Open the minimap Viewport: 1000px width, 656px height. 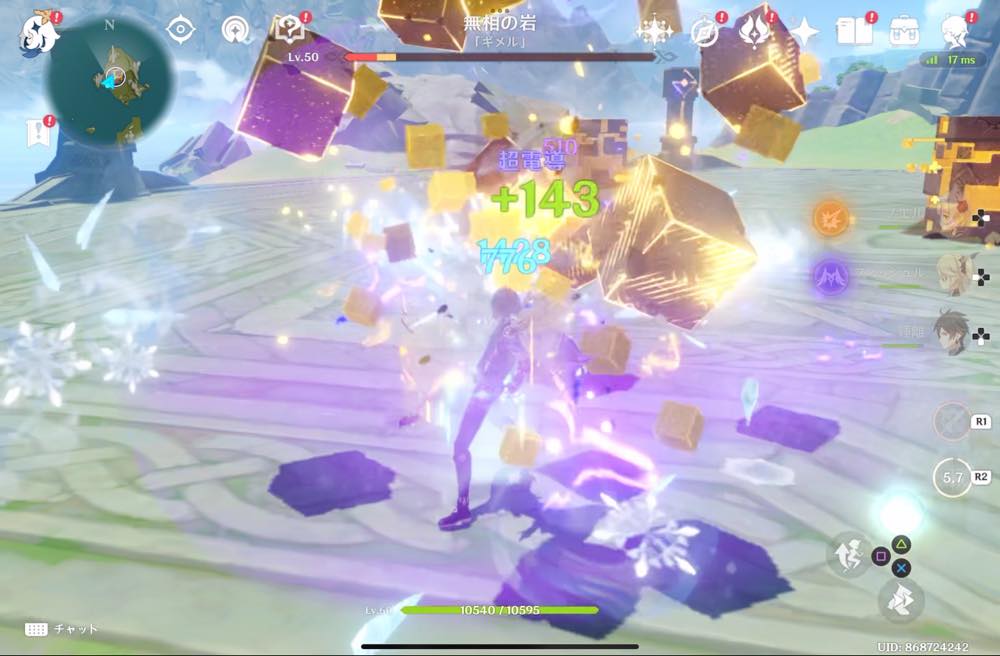tap(110, 80)
